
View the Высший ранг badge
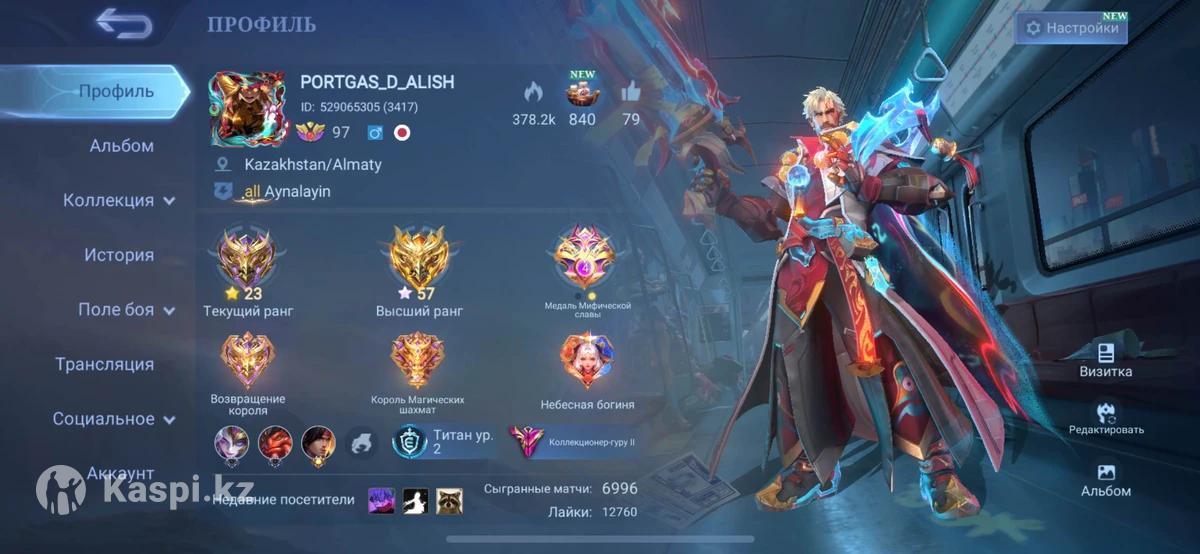coord(419,259)
